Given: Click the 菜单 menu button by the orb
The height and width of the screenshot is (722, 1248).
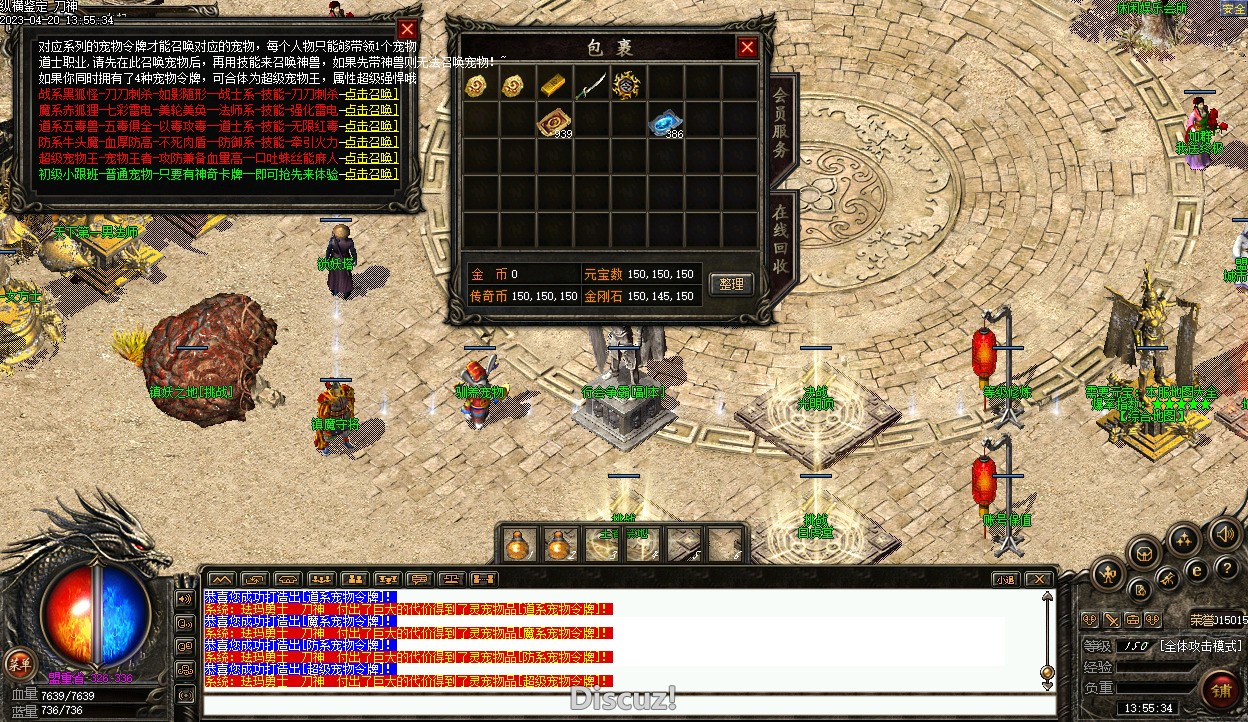Looking at the screenshot, I should click(x=19, y=662).
